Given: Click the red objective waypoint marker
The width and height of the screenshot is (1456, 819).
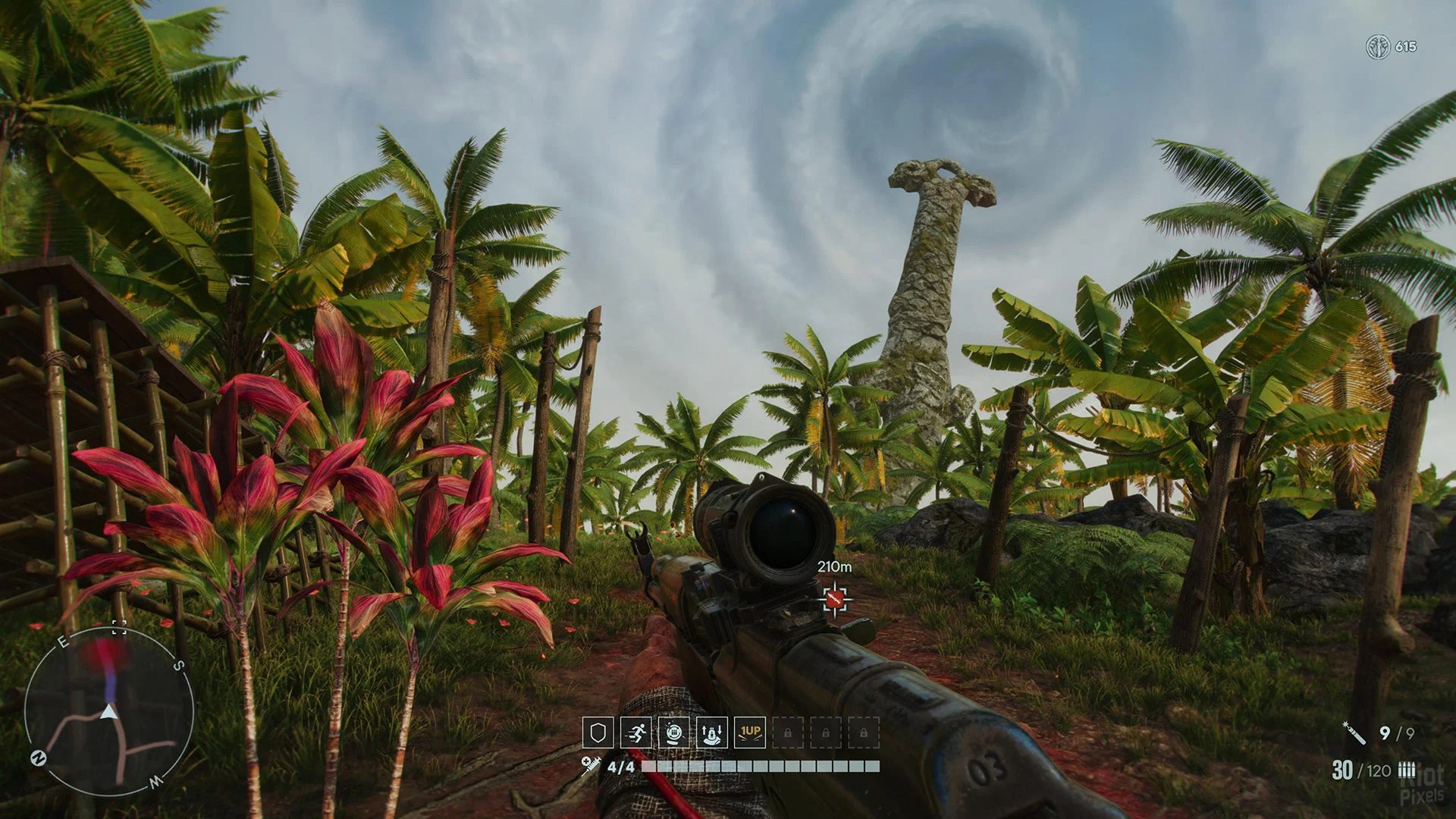Looking at the screenshot, I should pos(834,600).
